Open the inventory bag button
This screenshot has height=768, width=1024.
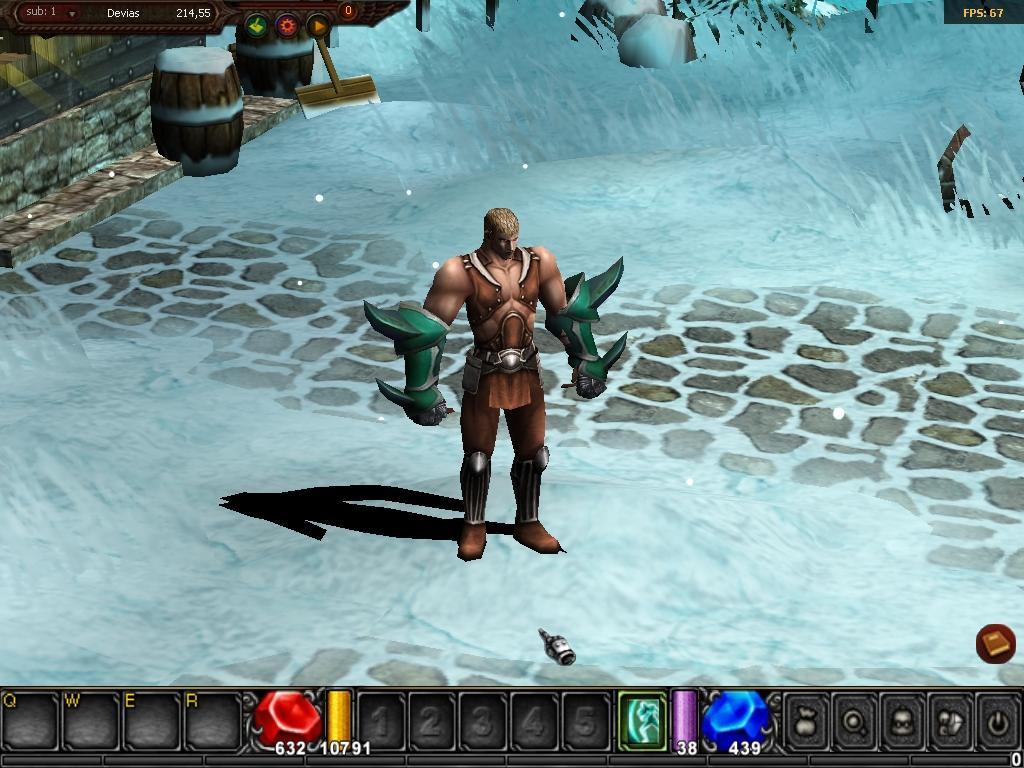coord(806,720)
